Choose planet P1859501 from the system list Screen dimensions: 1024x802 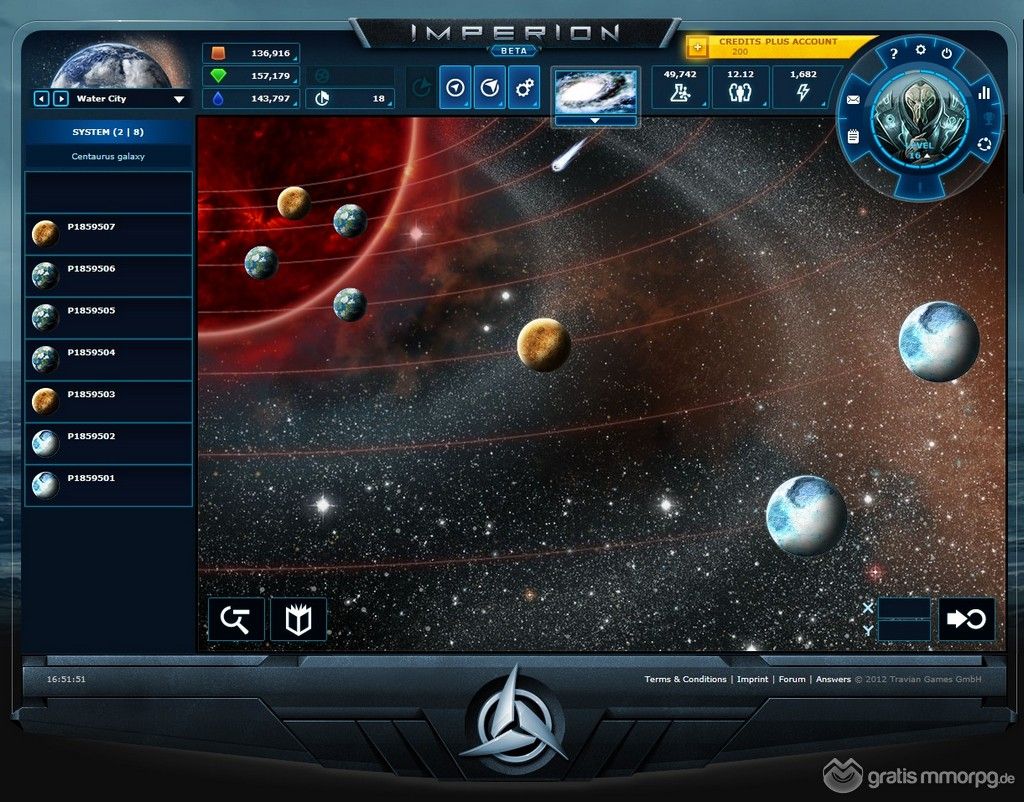[108, 485]
